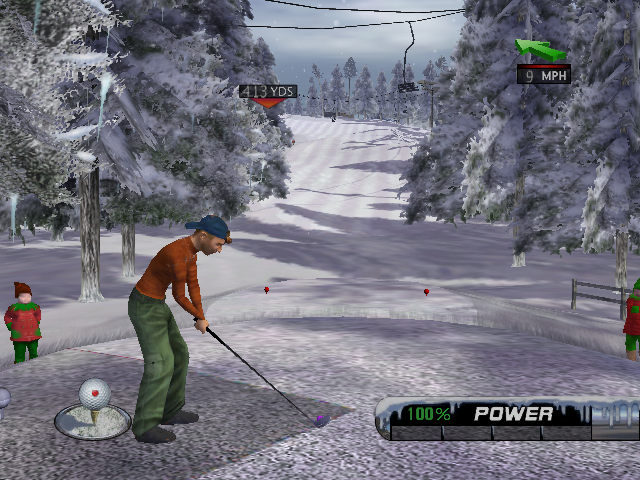The image size is (640, 480).
Task: Click the power swing meter
Action: (x=507, y=420)
